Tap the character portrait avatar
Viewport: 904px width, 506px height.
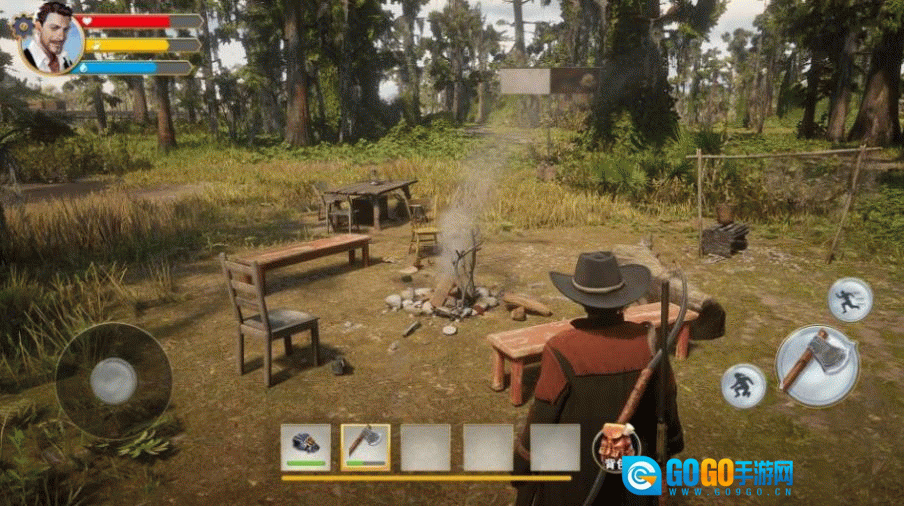[x=52, y=37]
